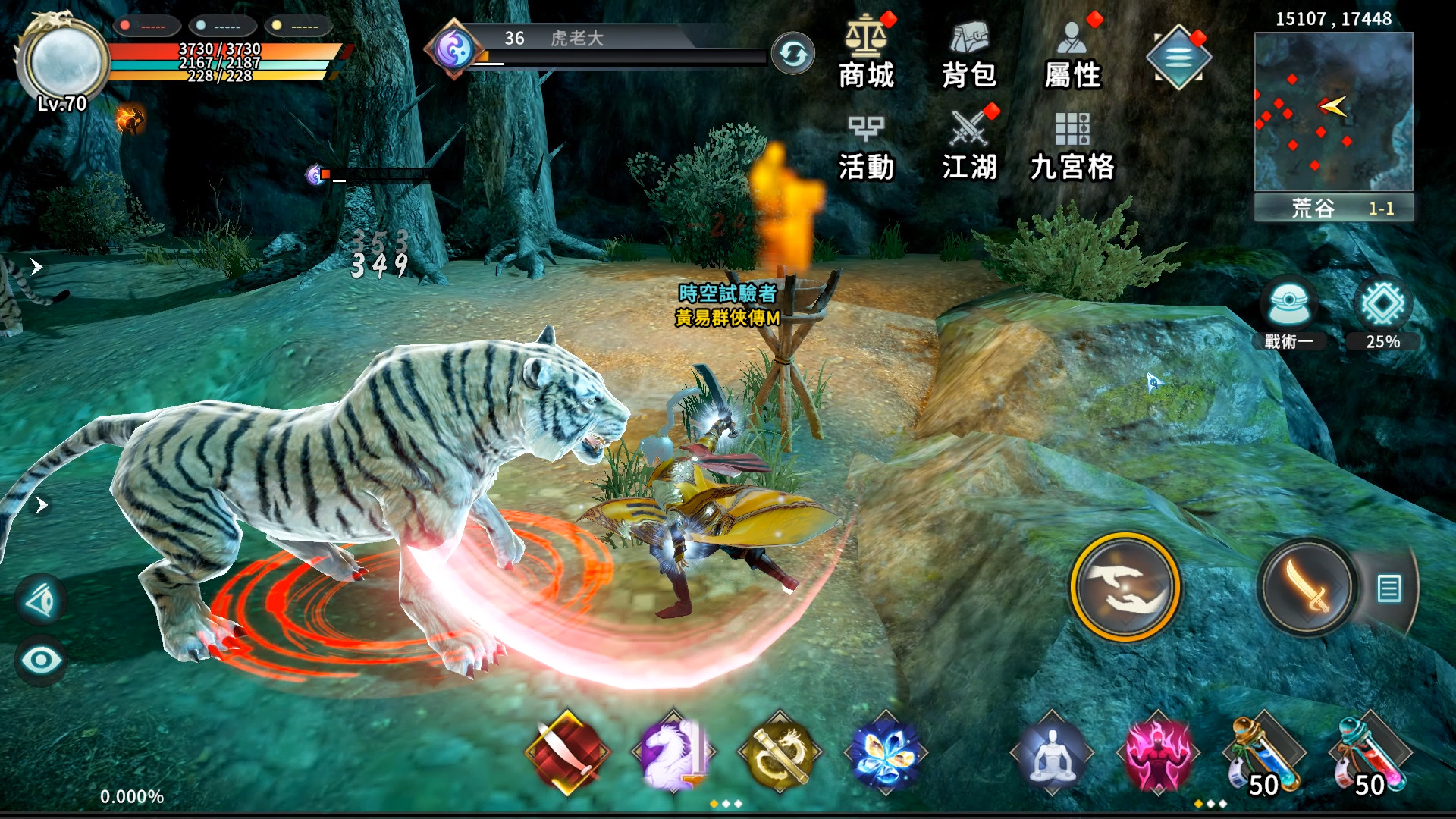Open the 活動 events panel
Image resolution: width=1456 pixels, height=819 pixels.
coord(866,148)
